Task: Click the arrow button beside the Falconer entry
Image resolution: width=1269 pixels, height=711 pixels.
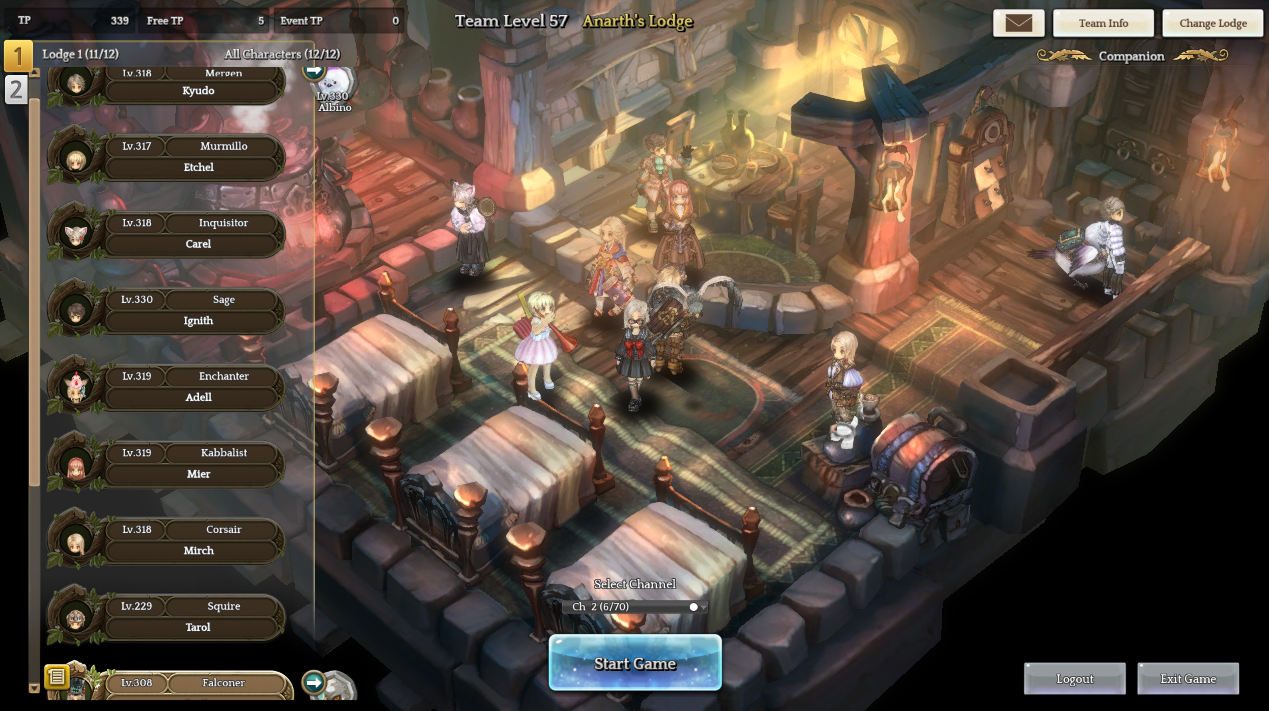Action: coord(313,682)
